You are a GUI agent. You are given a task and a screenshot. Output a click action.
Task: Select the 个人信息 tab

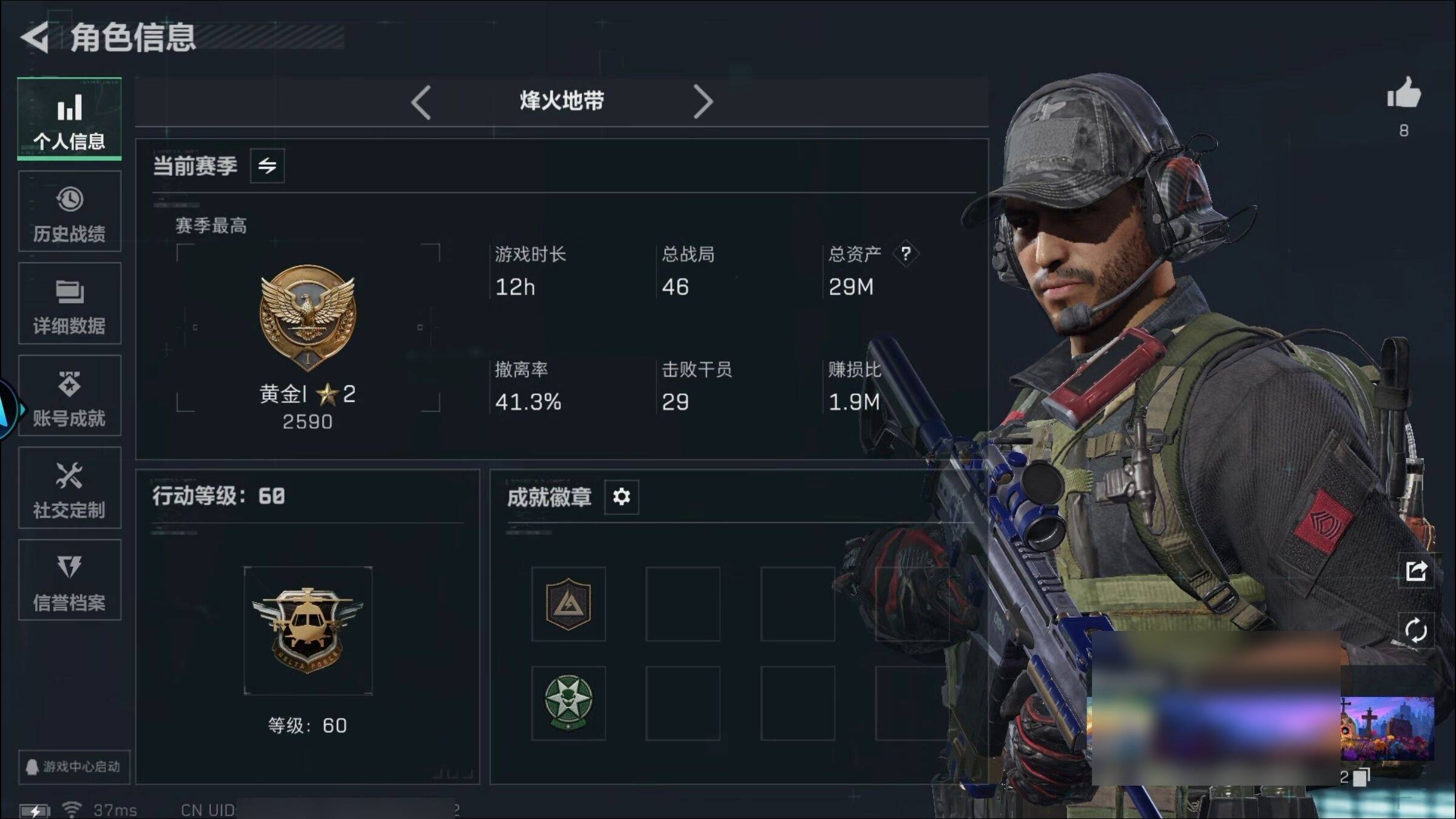(x=69, y=120)
